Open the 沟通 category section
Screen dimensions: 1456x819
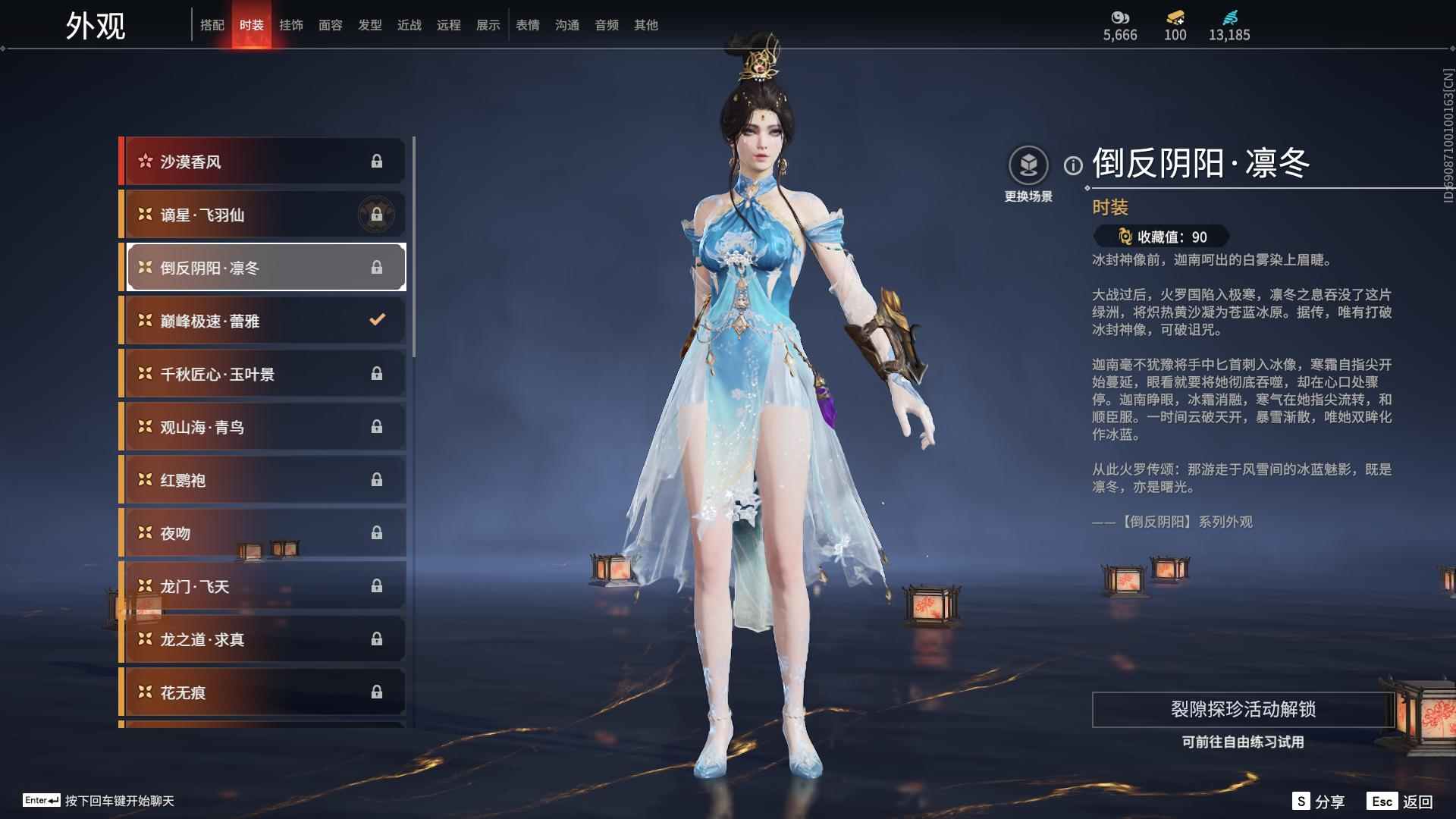coord(566,24)
